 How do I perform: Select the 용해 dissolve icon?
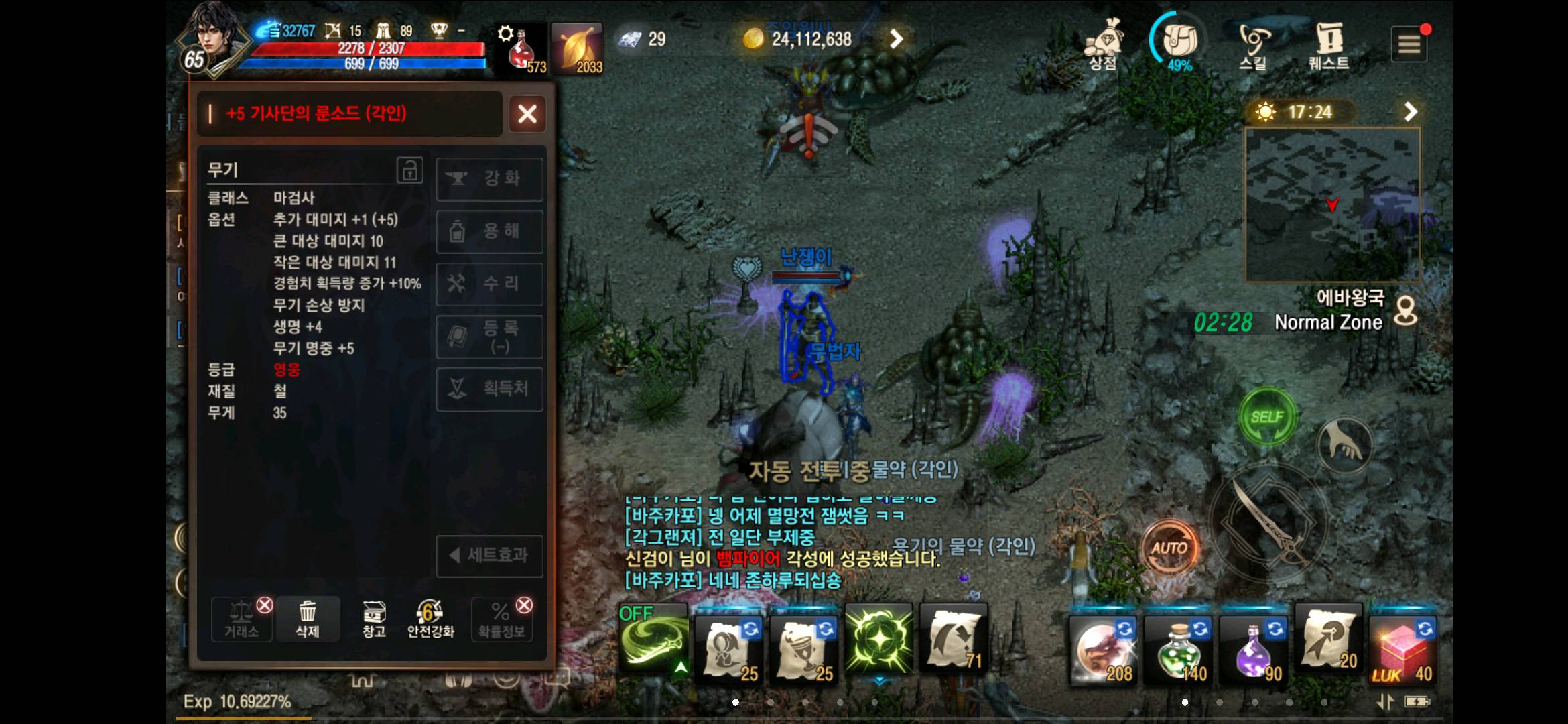coord(490,231)
